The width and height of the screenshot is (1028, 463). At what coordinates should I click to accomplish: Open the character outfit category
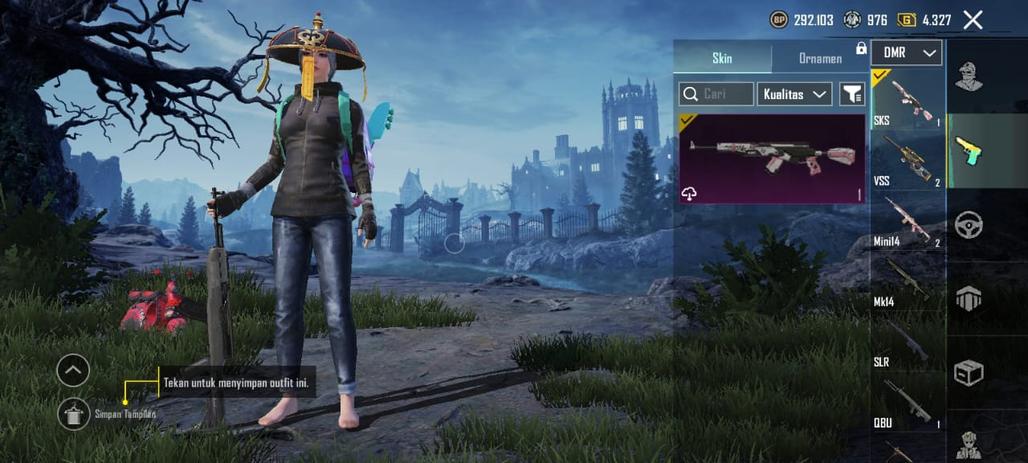(968, 76)
